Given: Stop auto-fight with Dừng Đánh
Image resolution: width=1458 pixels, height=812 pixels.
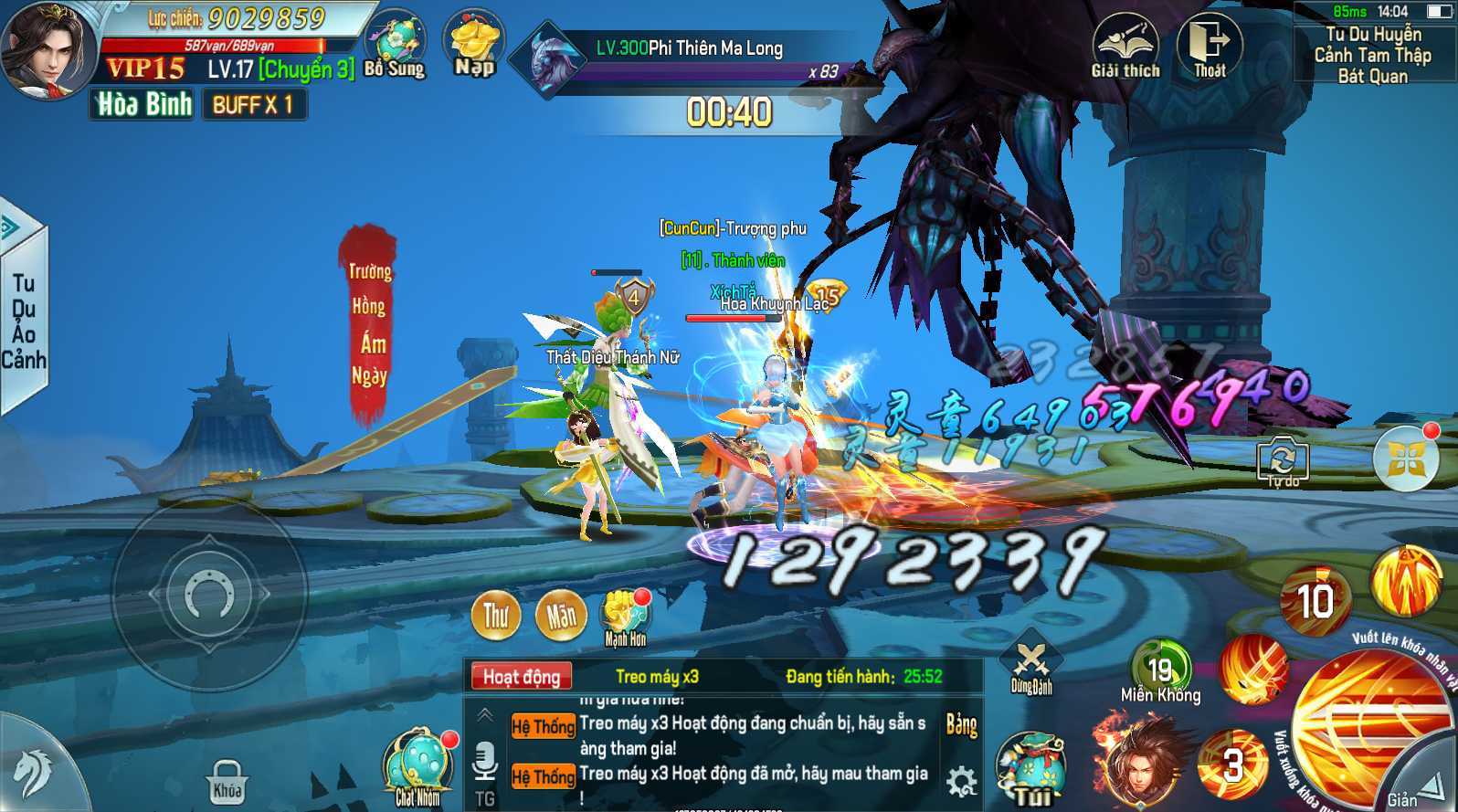Looking at the screenshot, I should [1031, 664].
